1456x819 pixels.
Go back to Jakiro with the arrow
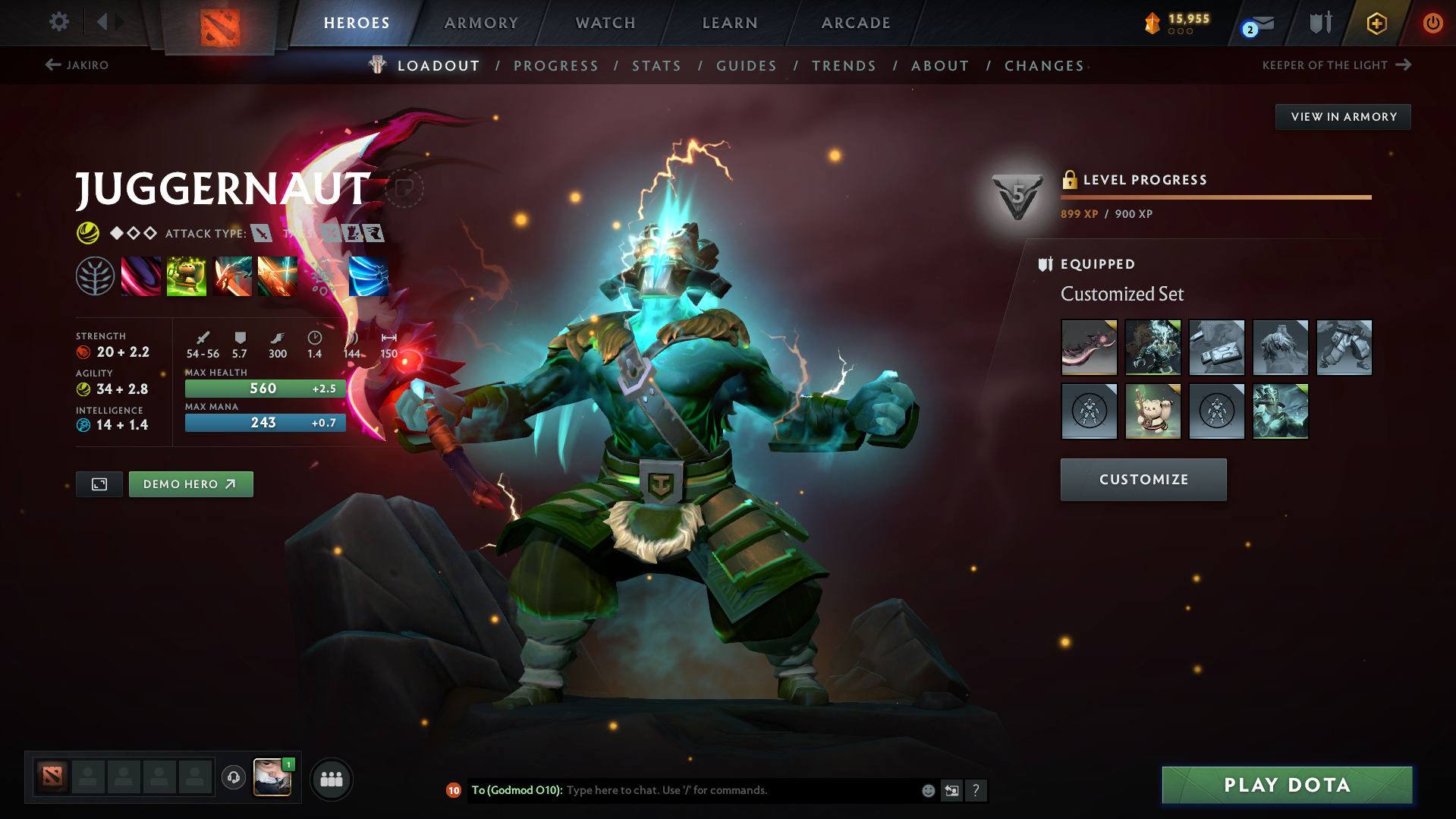pyautogui.click(x=52, y=65)
